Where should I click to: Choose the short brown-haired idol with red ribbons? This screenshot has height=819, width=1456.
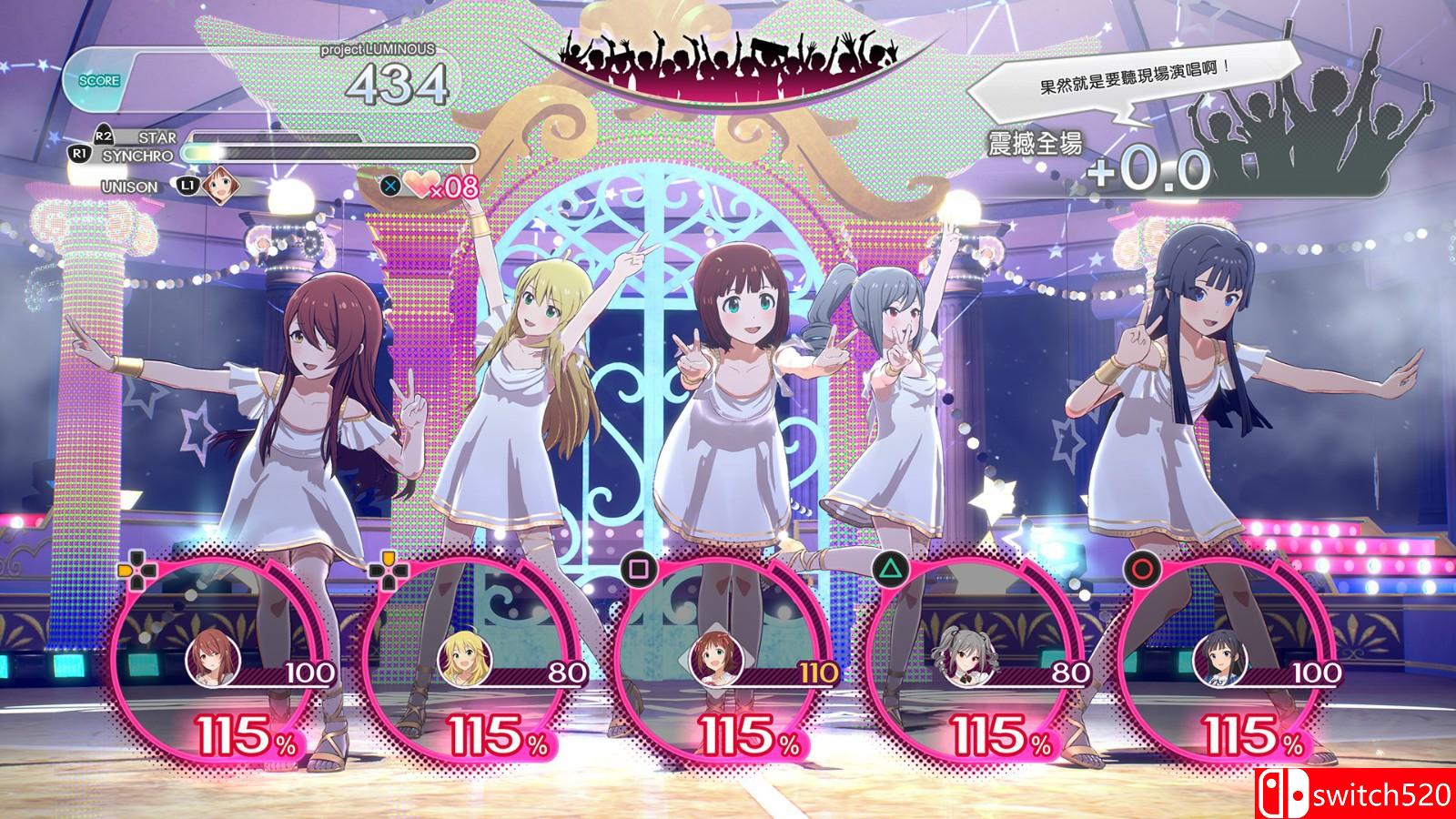713,660
